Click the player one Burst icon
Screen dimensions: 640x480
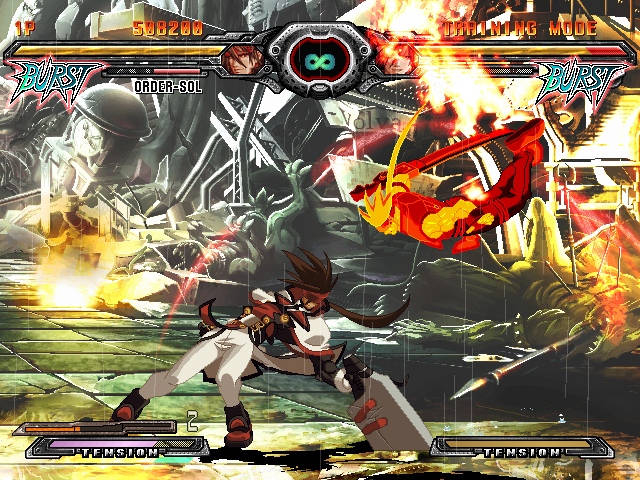tap(58, 76)
